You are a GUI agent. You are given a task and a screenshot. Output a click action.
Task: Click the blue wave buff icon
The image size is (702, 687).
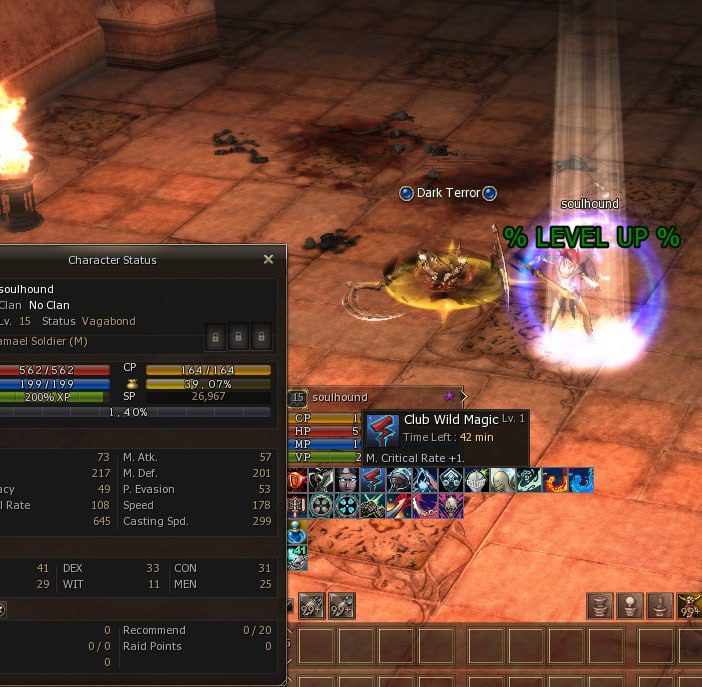581,481
